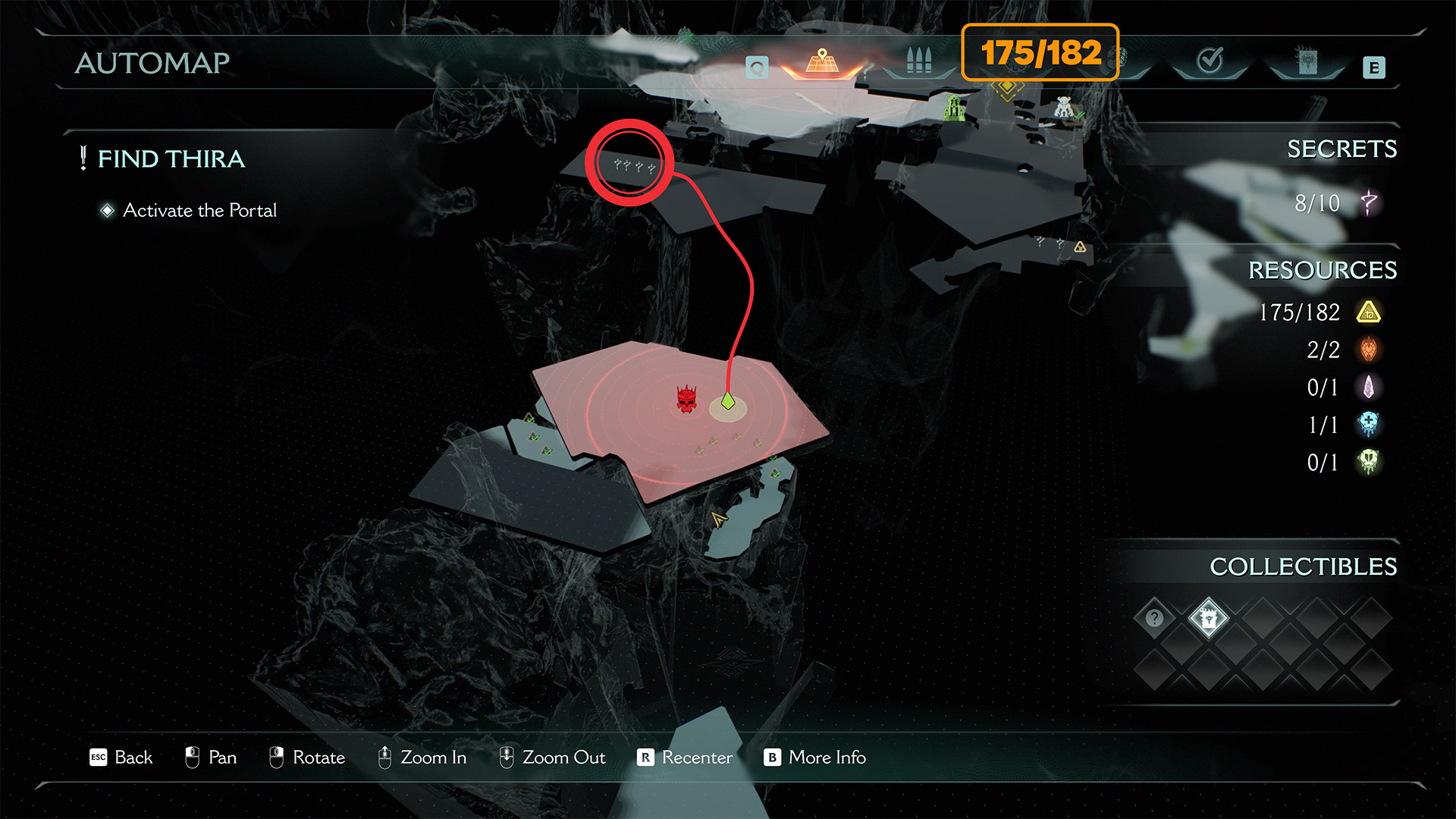This screenshot has height=819, width=1456.
Task: Click the Zoom Out control
Action: pyautogui.click(x=552, y=758)
